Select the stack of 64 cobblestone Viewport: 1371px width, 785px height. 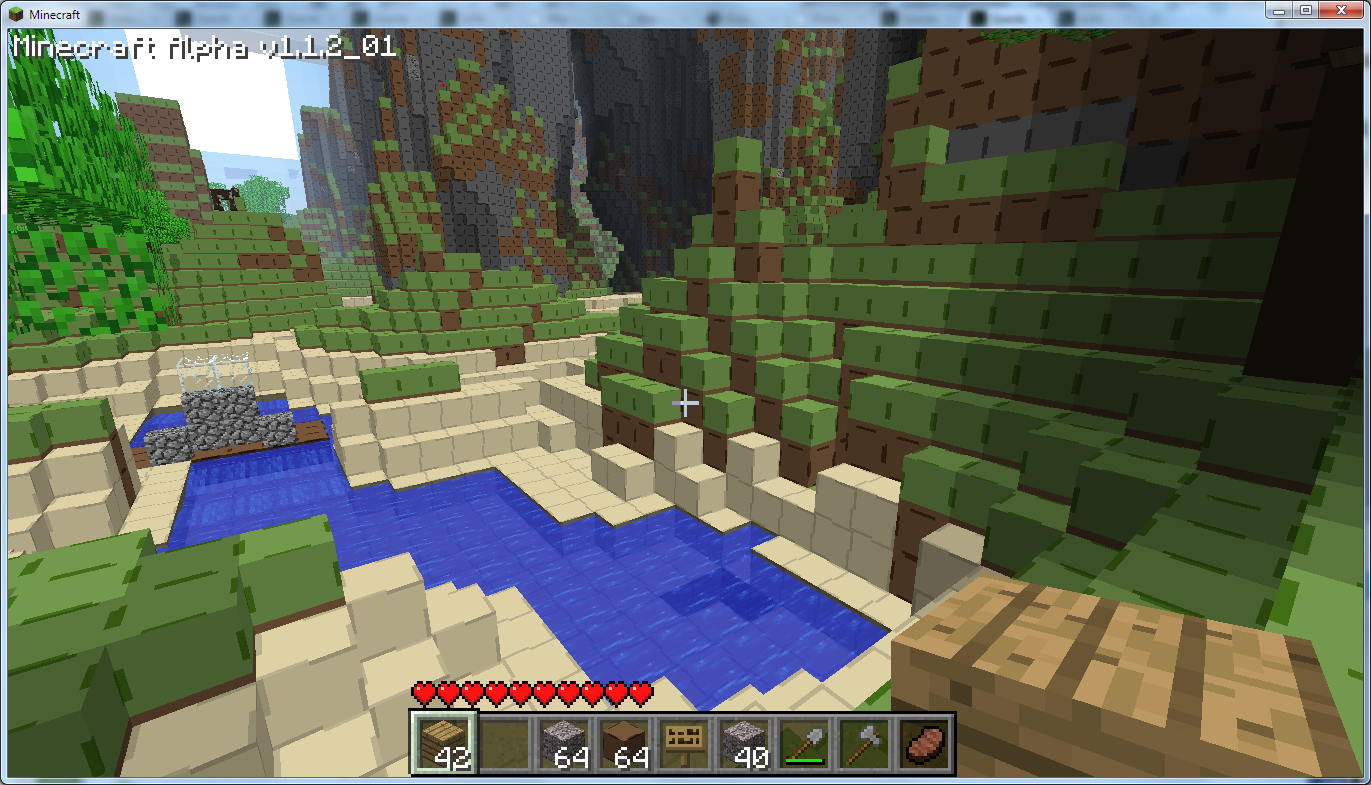tap(564, 743)
